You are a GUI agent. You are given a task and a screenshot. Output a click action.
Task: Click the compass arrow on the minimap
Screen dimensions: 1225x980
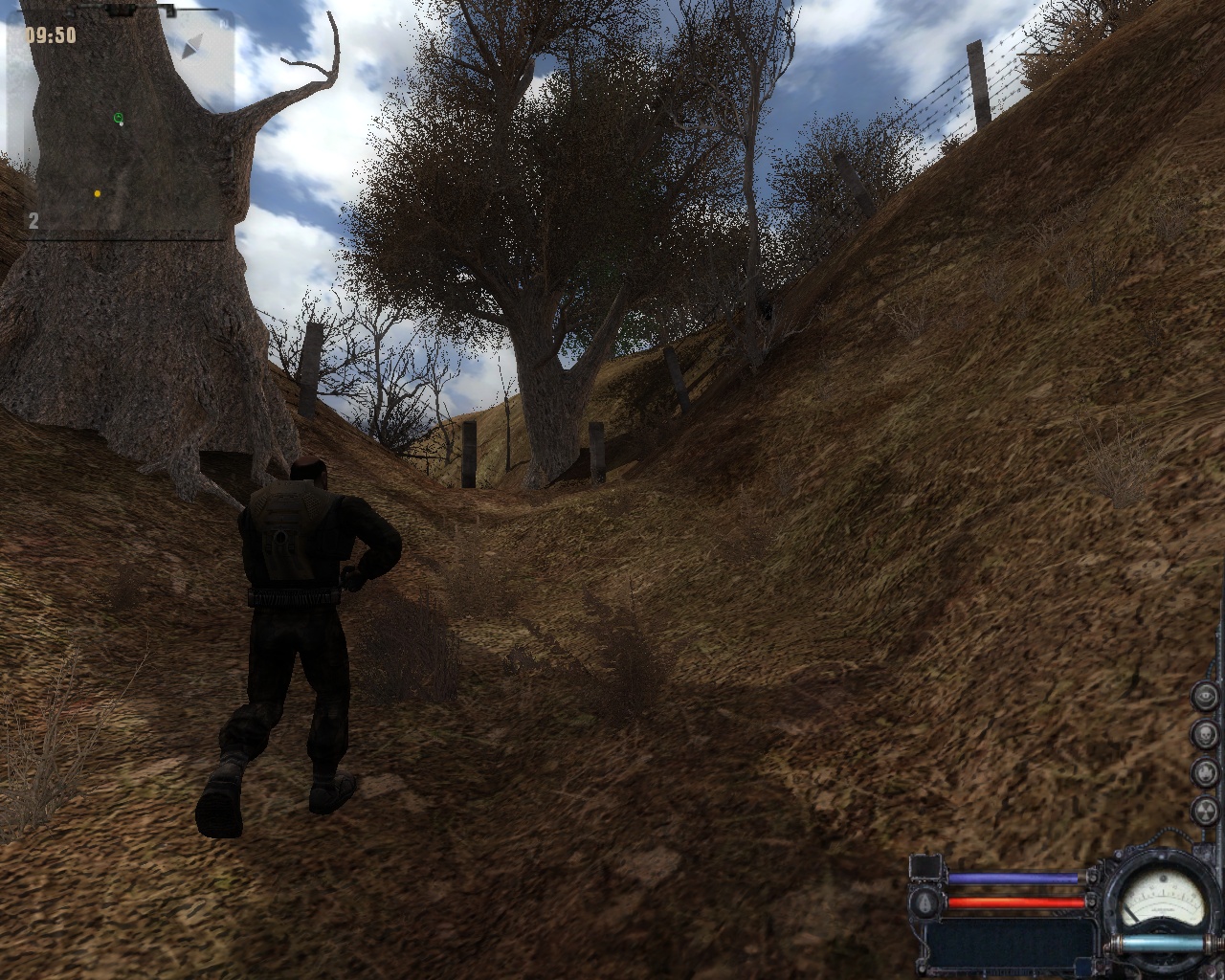[194, 44]
